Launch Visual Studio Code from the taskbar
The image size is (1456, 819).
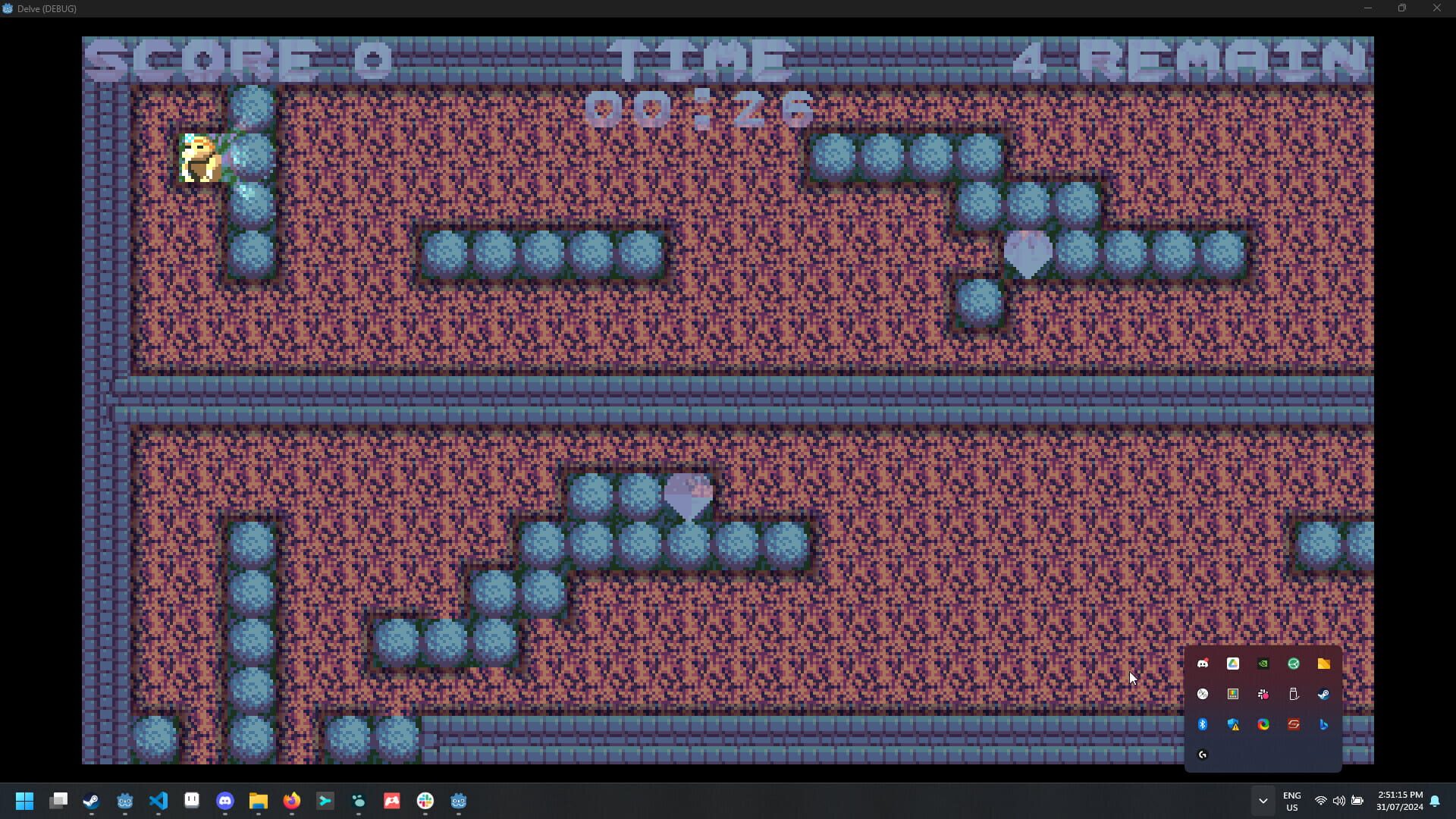(158, 802)
